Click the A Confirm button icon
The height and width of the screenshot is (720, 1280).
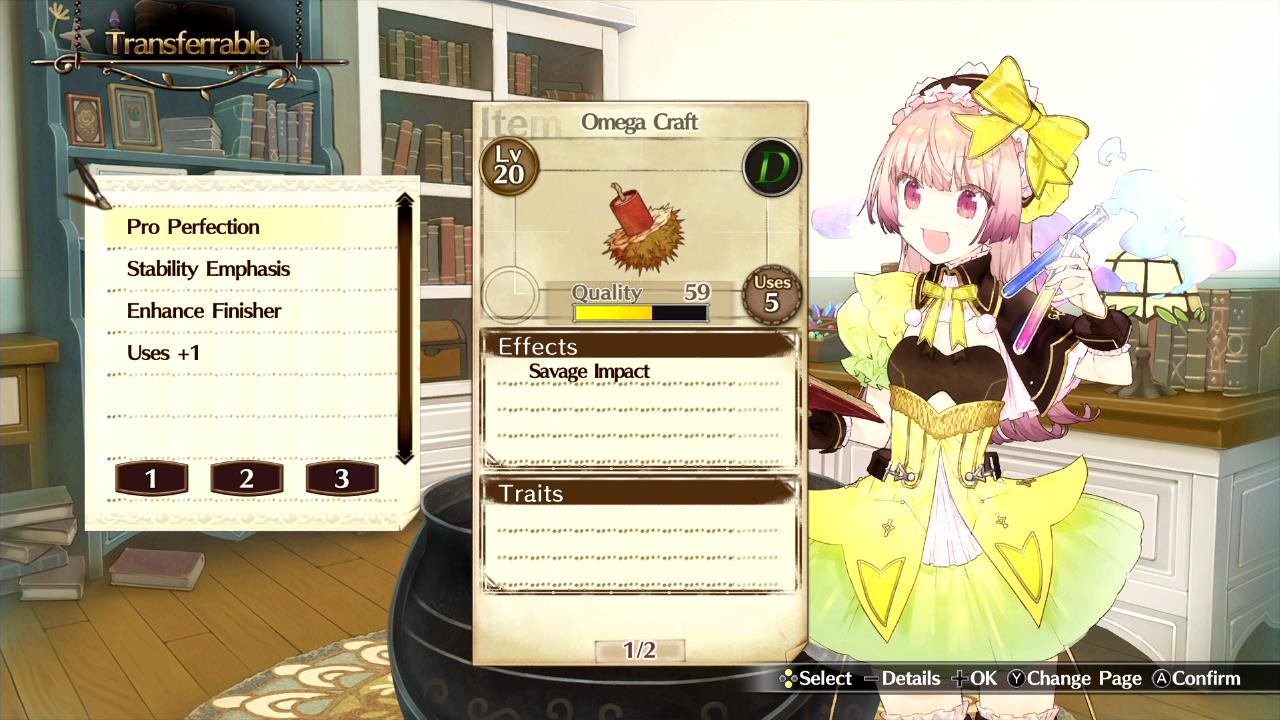coord(1160,678)
